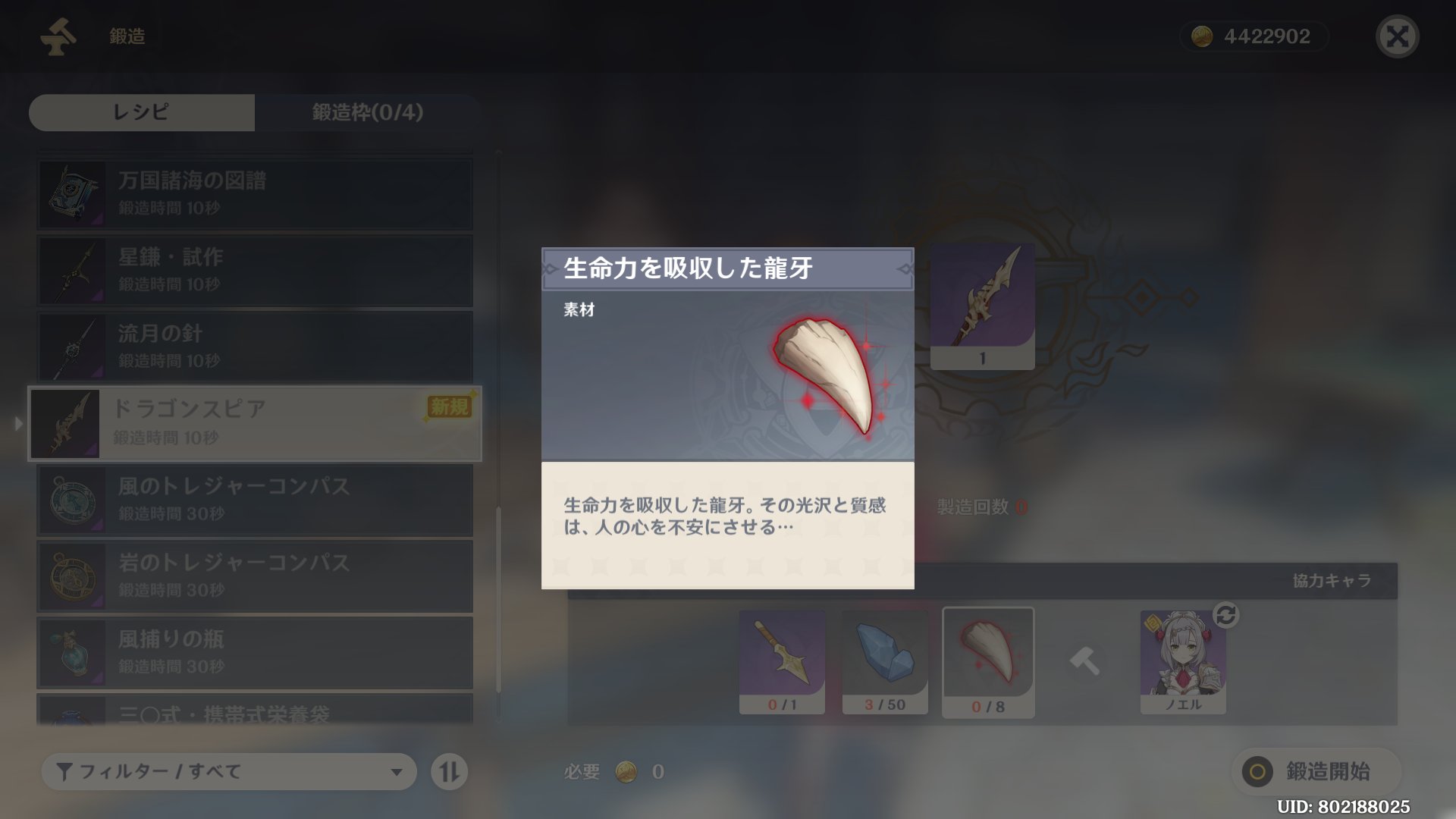This screenshot has width=1456, height=819.
Task: Select the dragon fang material showing 0/8
Action: pos(988,660)
